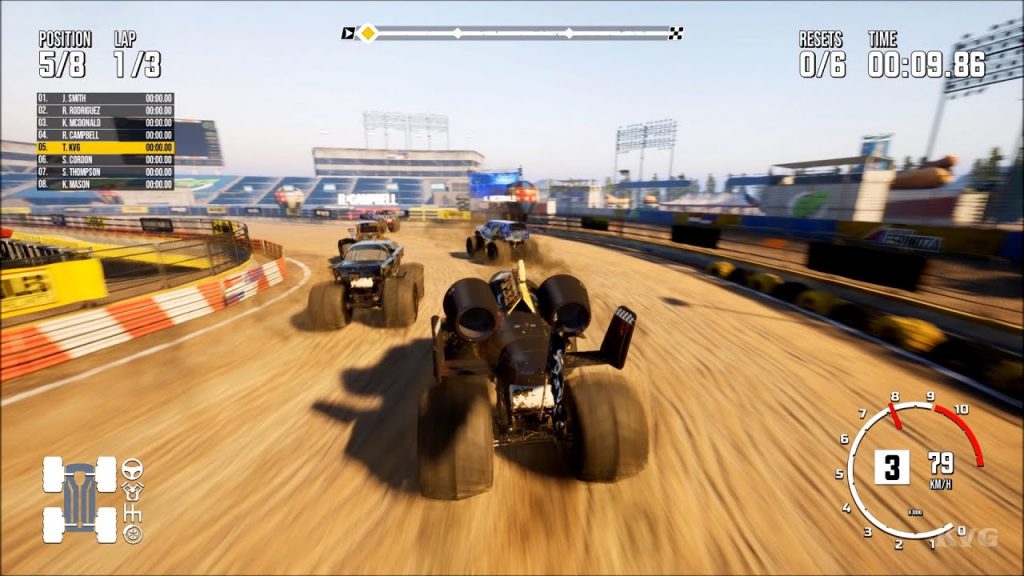This screenshot has height=576, width=1024.
Task: Click the engine damage status icon
Action: 132,490
